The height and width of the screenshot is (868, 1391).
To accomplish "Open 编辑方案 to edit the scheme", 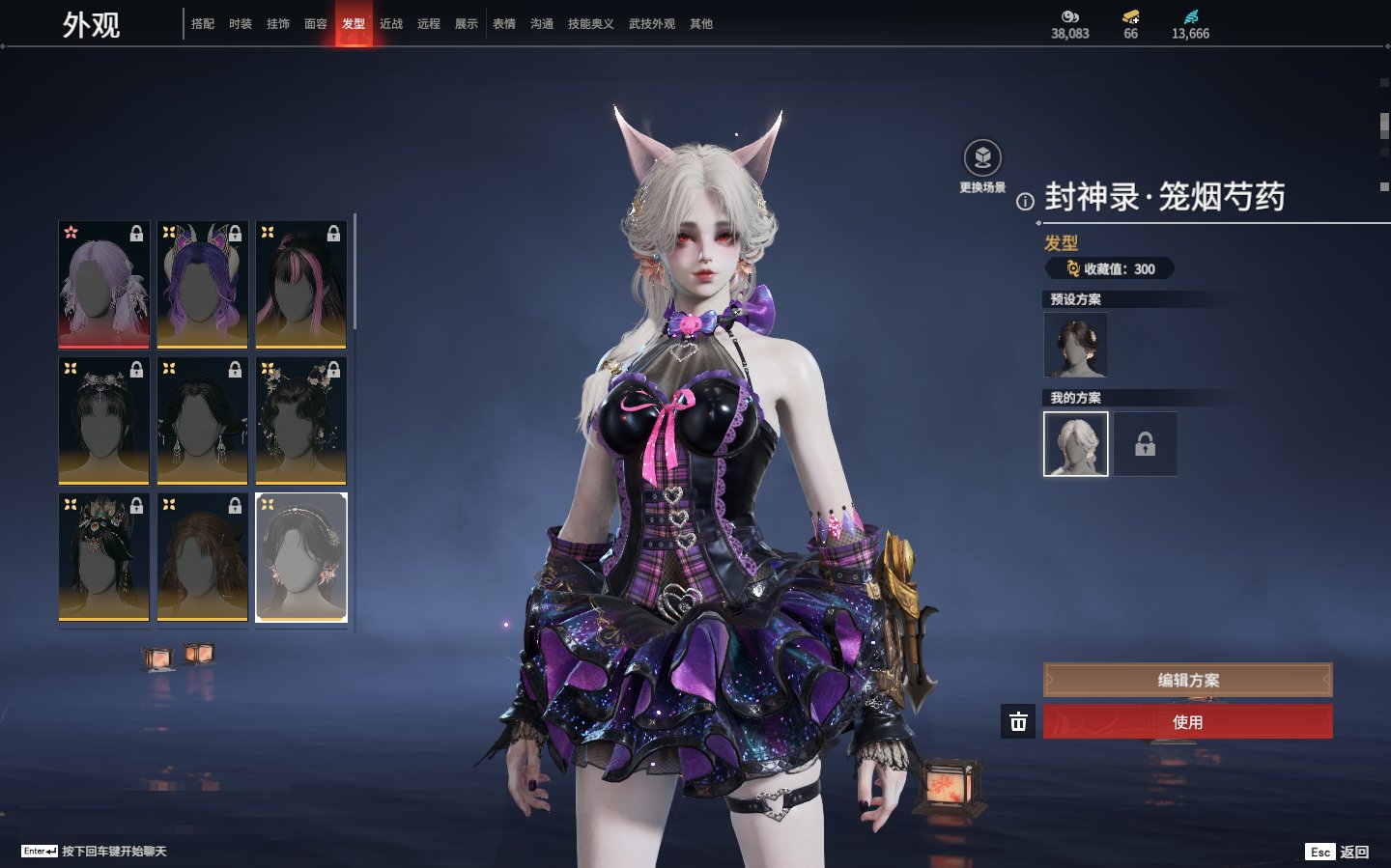I will pyautogui.click(x=1187, y=680).
